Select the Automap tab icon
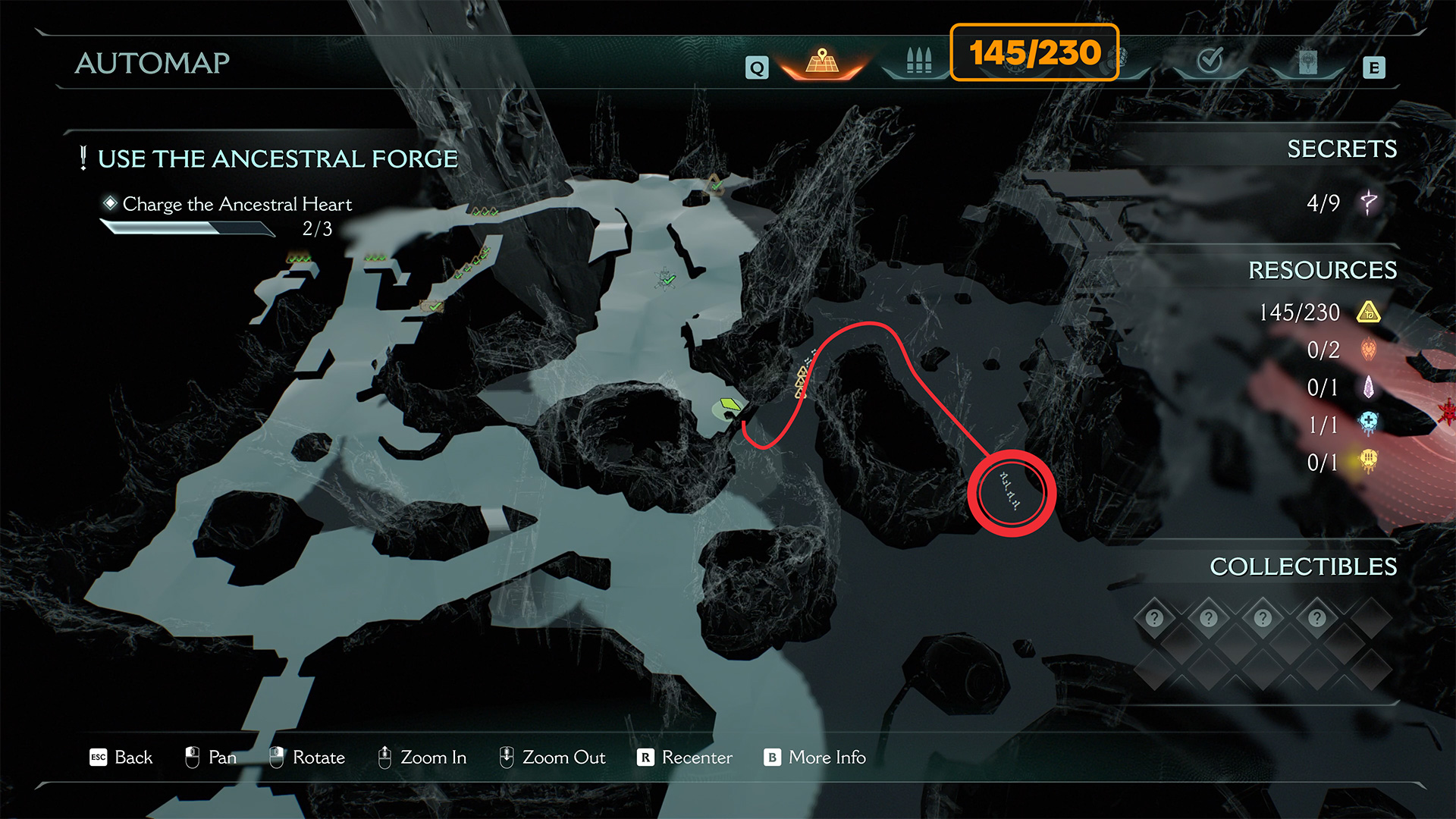Viewport: 1456px width, 819px height. point(822,62)
